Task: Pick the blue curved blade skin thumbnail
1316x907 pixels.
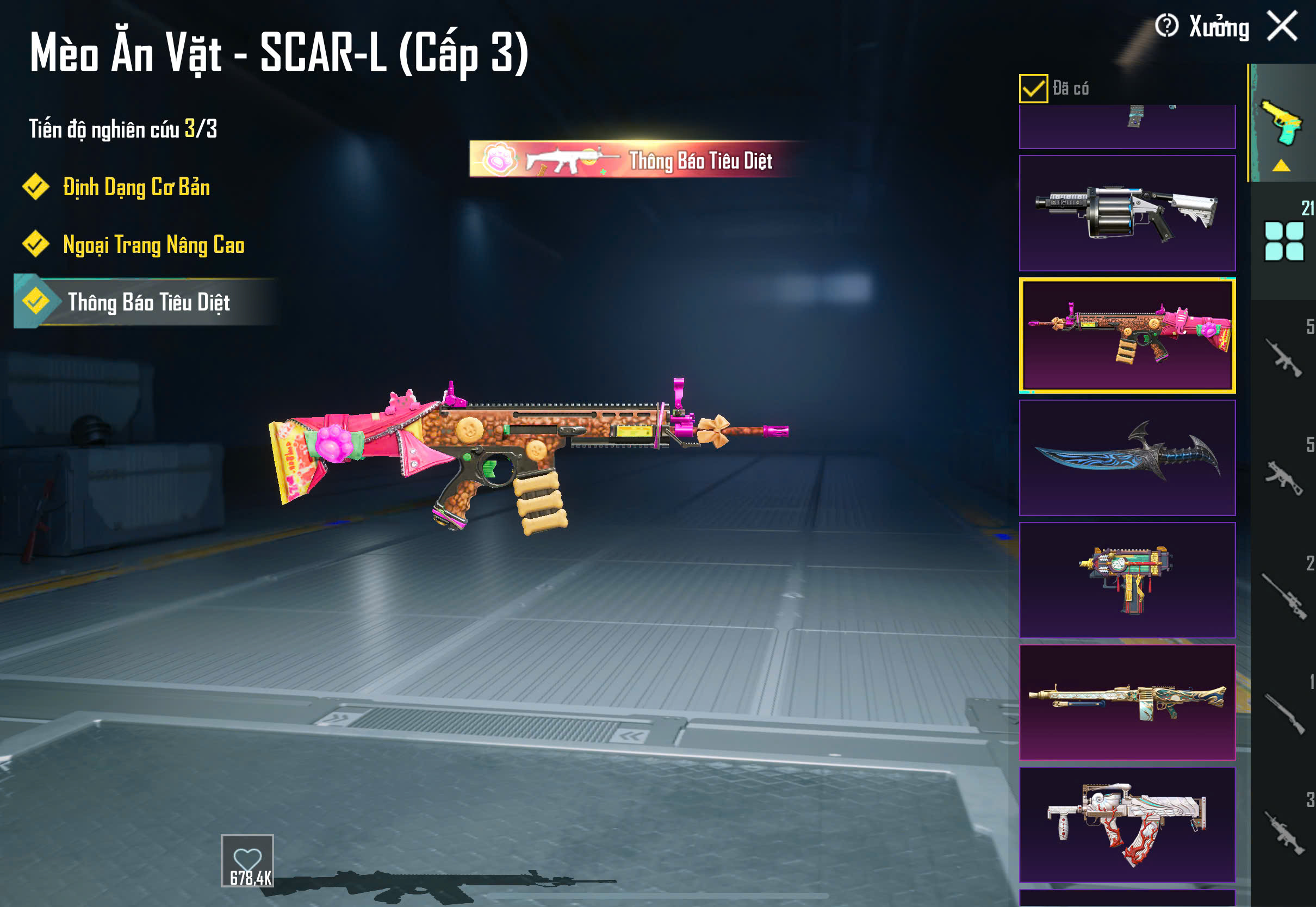Action: pos(1127,458)
